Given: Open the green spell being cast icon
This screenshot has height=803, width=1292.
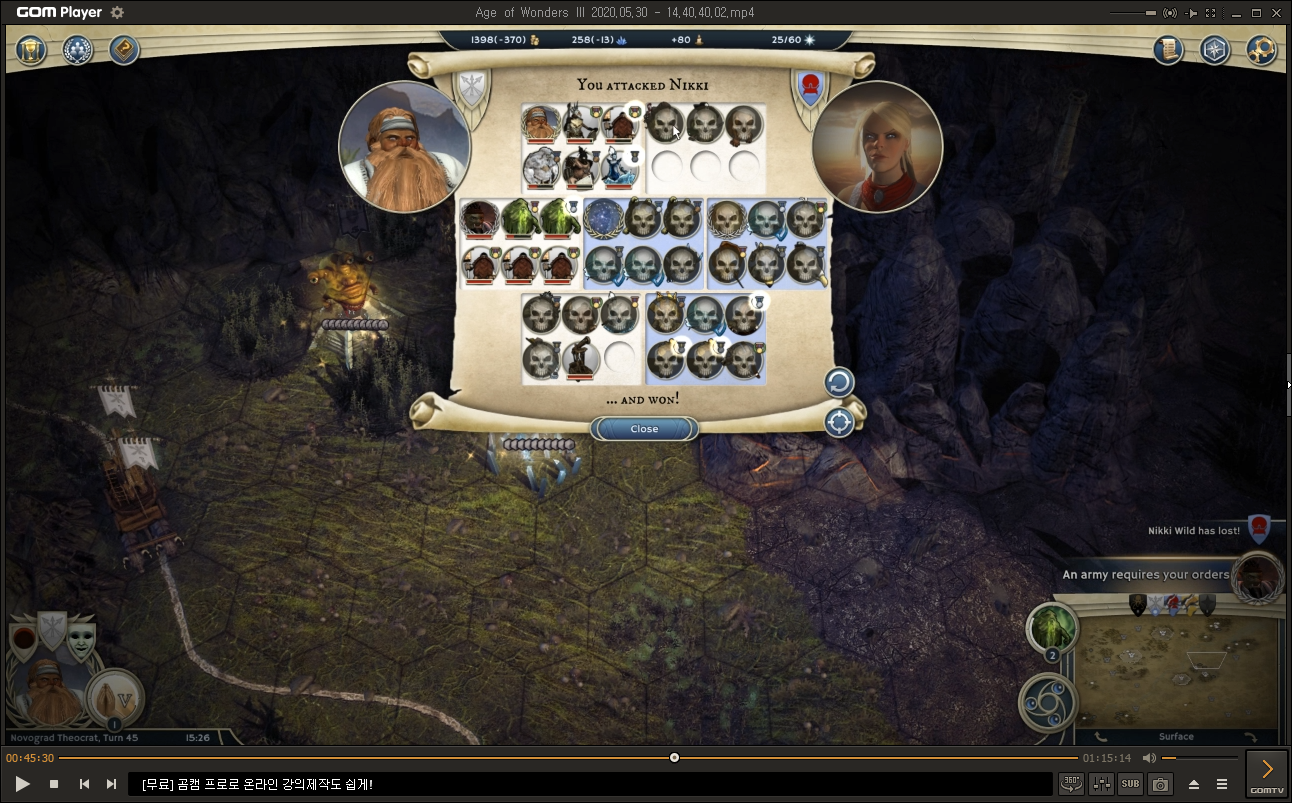Looking at the screenshot, I should pyautogui.click(x=1052, y=629).
